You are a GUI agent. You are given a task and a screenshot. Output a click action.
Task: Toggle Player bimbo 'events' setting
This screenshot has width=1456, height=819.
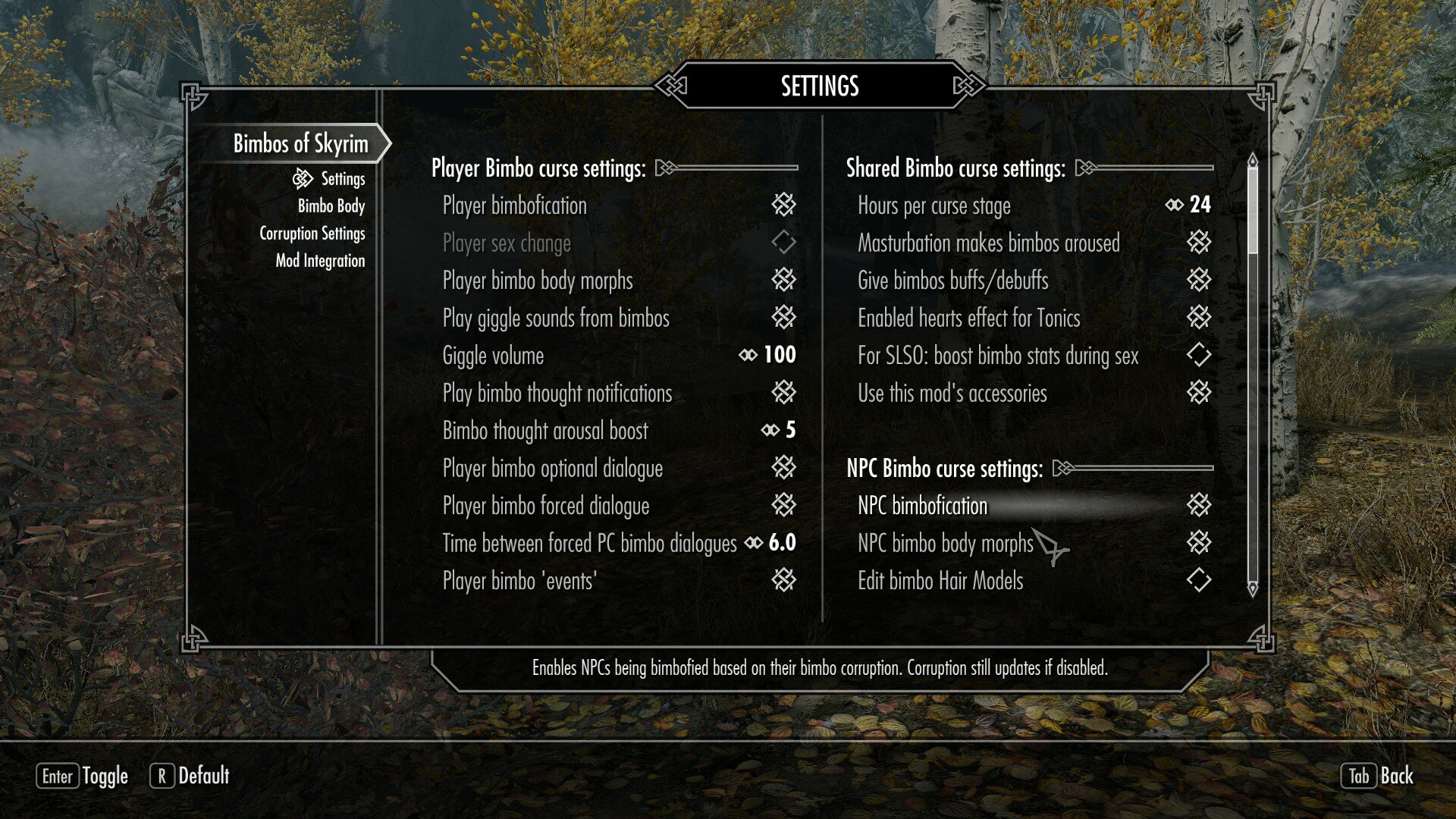click(x=785, y=581)
